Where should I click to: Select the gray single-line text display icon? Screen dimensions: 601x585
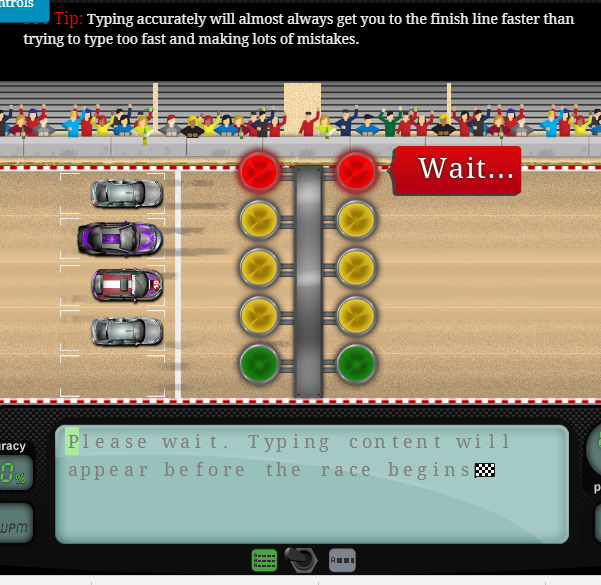pos(342,560)
